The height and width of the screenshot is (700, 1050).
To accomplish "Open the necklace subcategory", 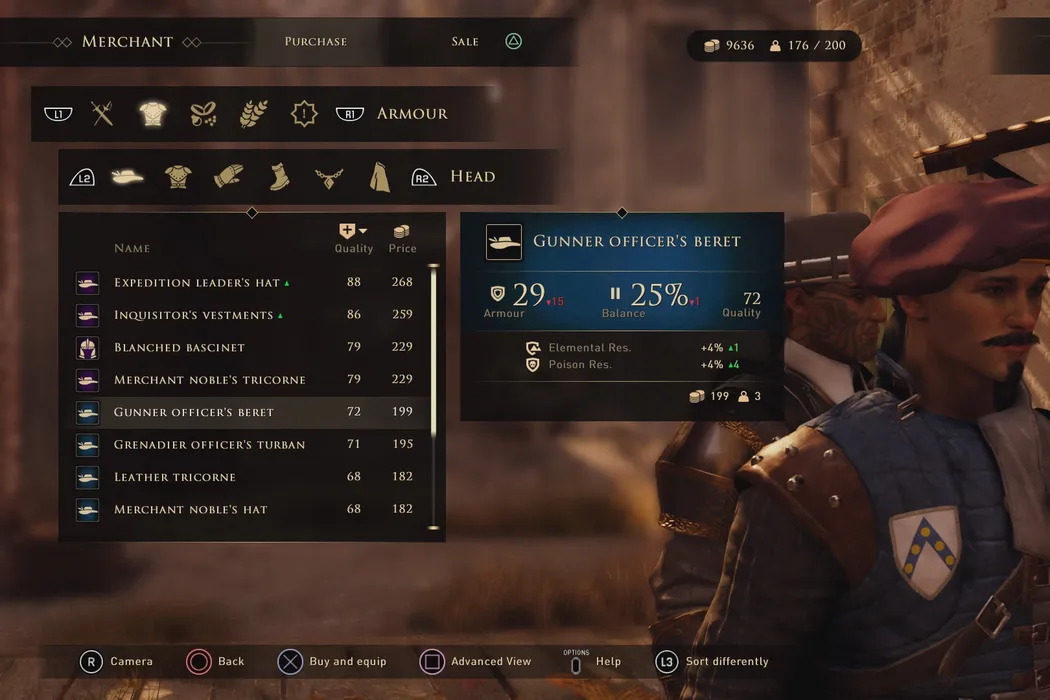I will click(x=329, y=177).
